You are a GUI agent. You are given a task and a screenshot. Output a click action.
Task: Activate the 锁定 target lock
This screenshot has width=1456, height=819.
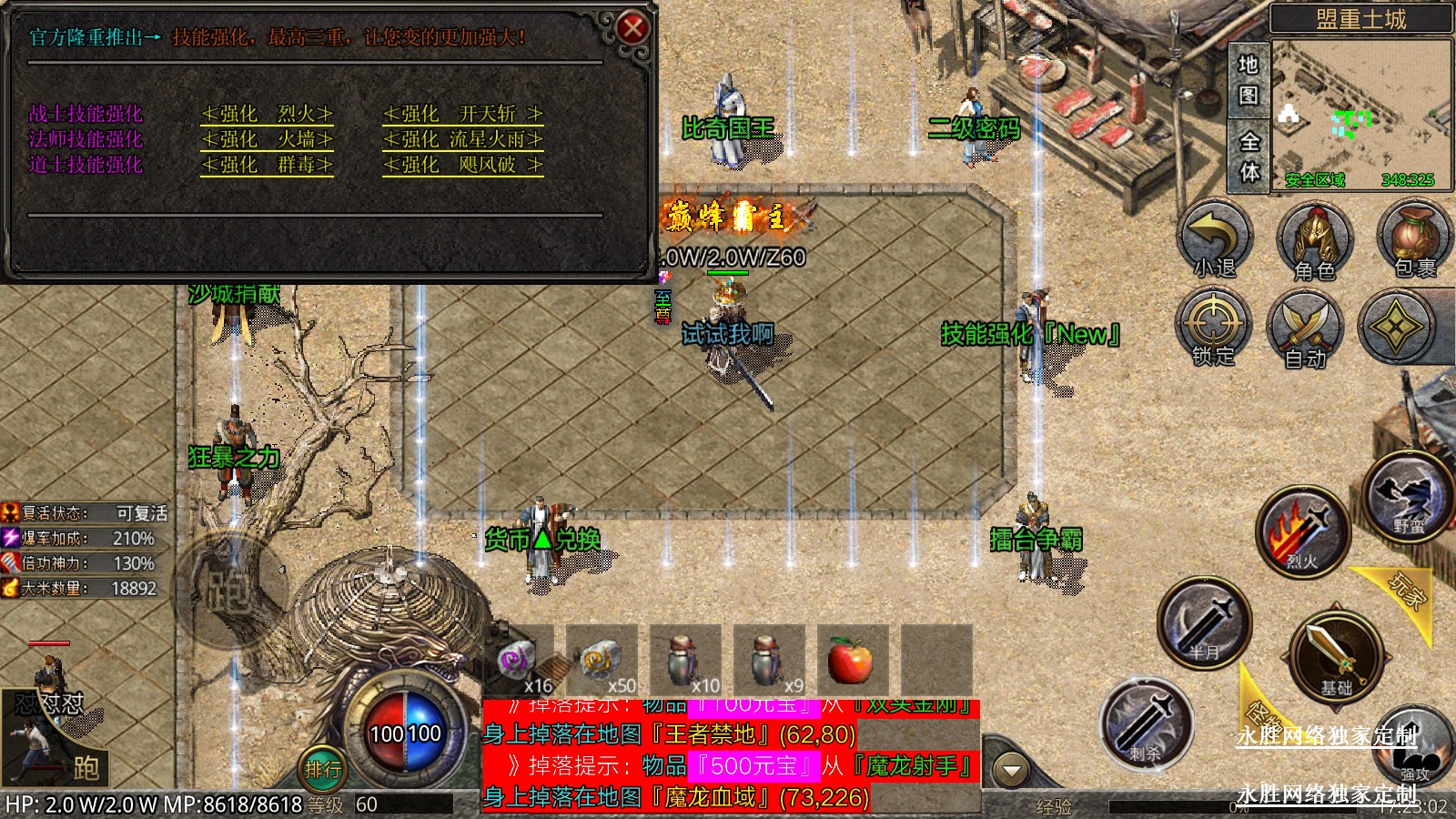pos(1213,328)
